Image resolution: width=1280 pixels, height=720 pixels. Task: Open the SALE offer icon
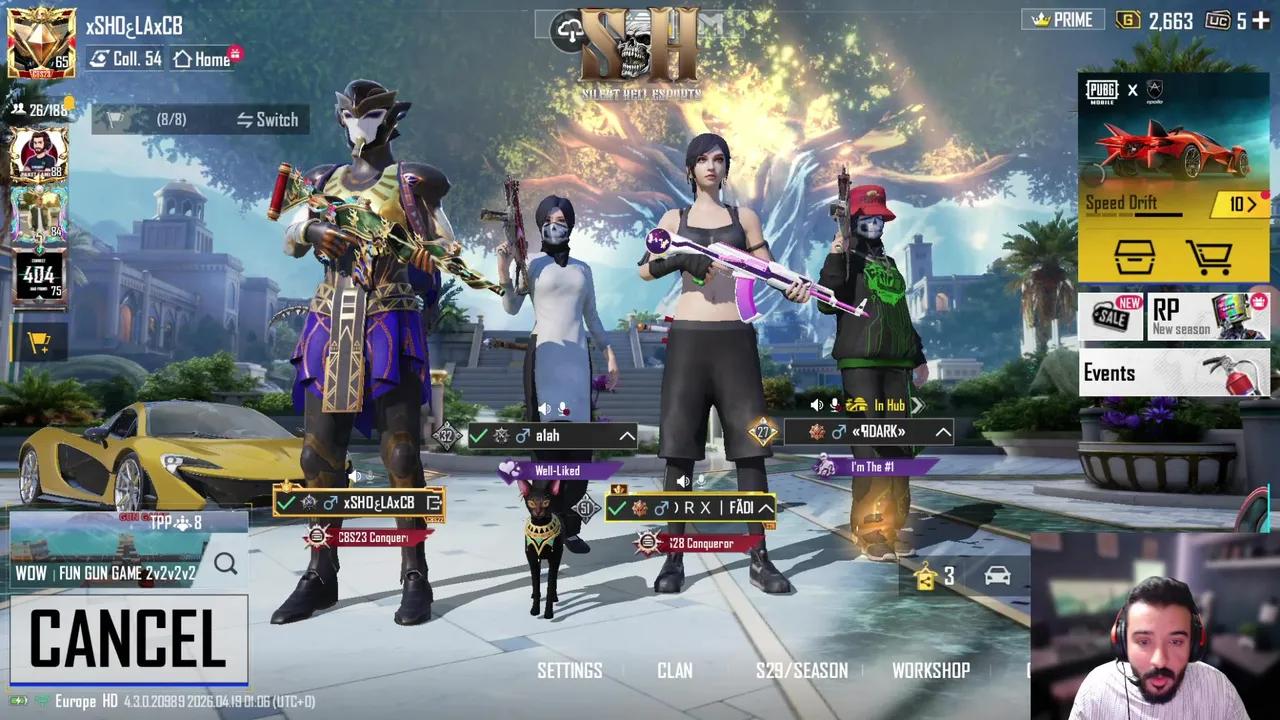[x=1111, y=316]
